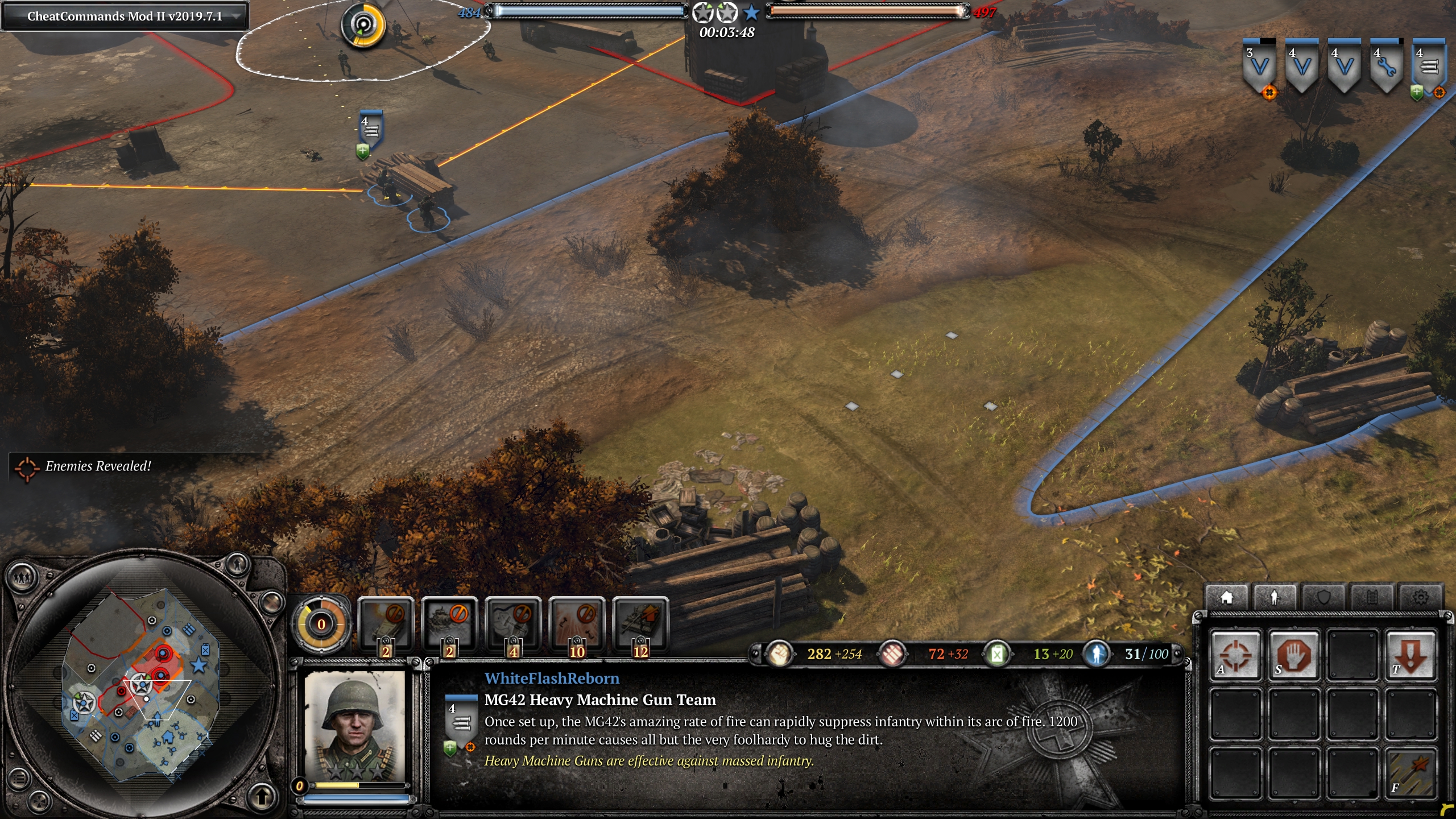Open the gear settings tab
The image size is (1456, 819).
pyautogui.click(x=1420, y=598)
